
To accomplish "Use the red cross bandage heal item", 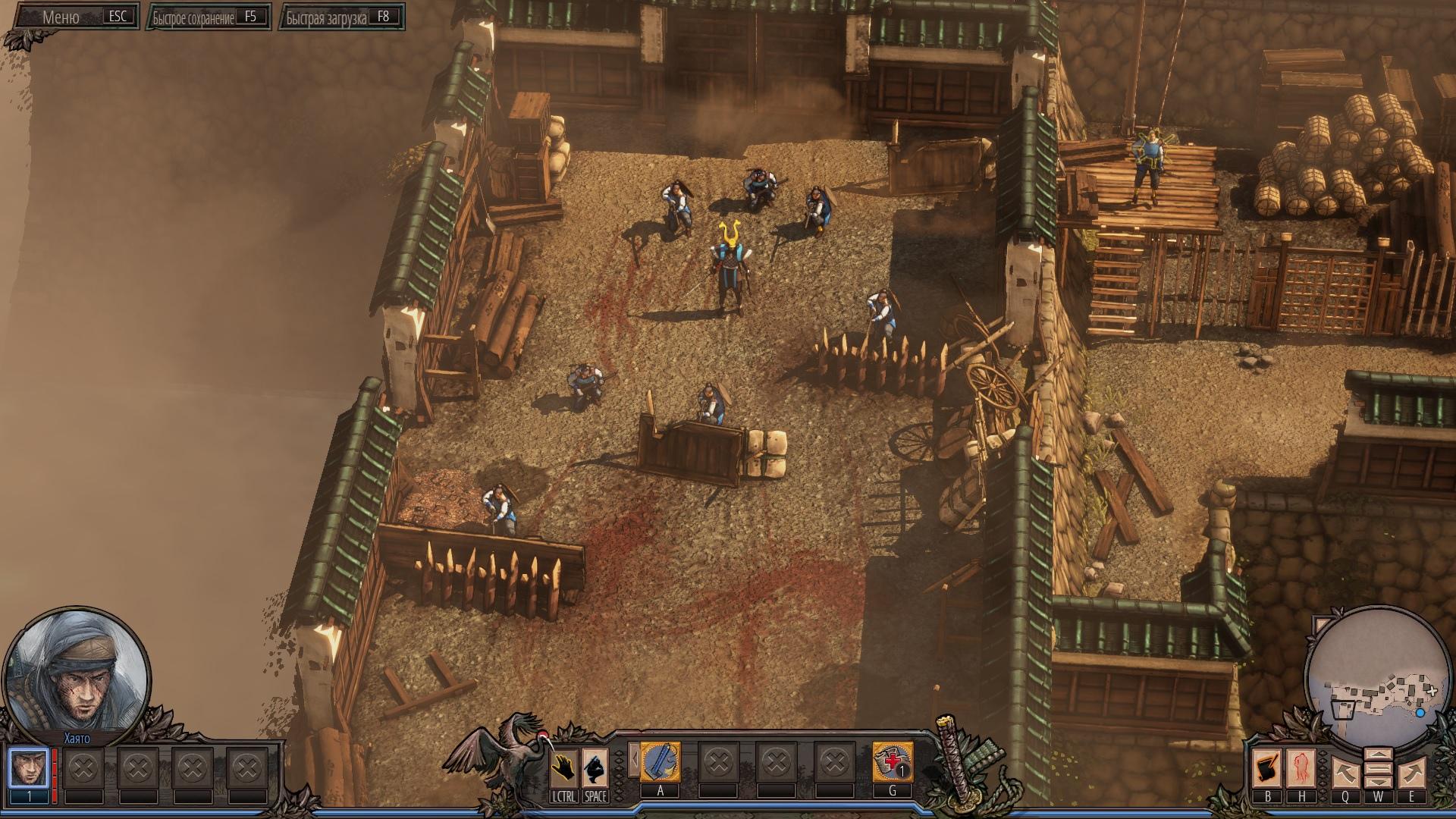I will coord(892,761).
